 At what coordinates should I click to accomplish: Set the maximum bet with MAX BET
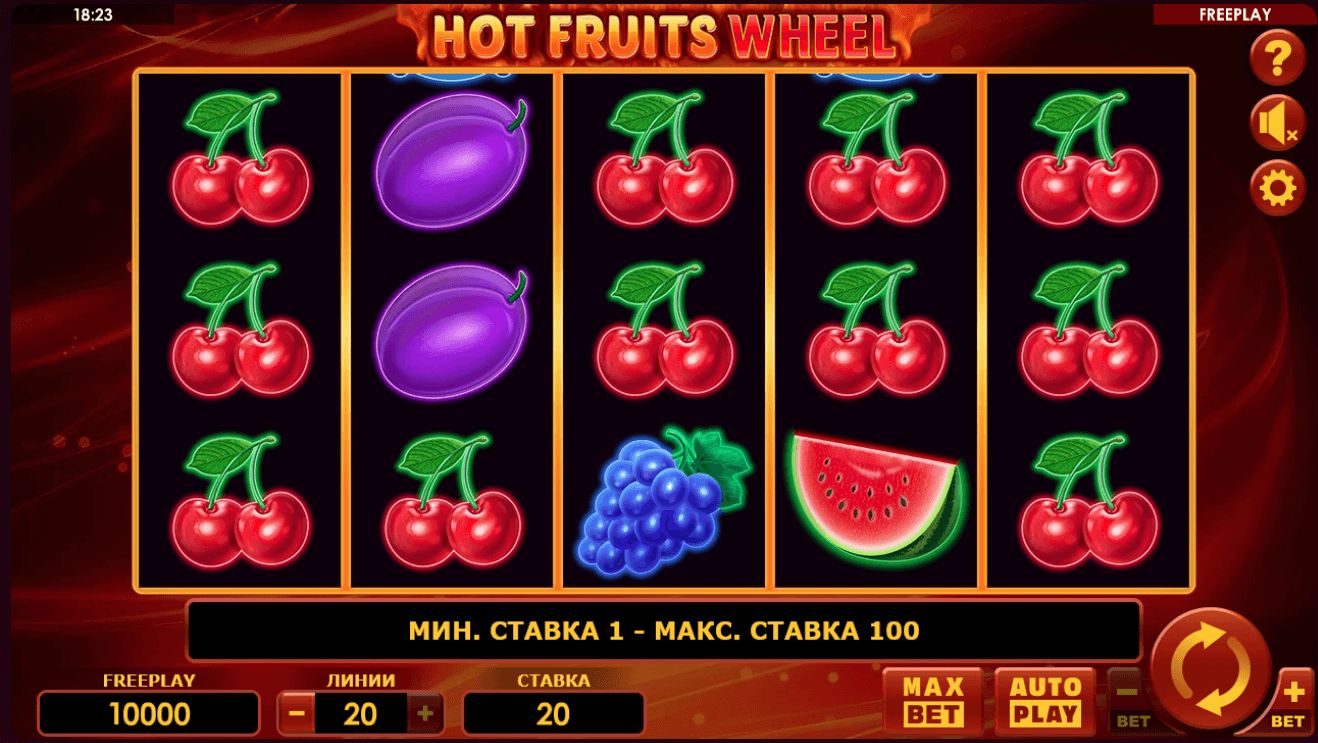tap(933, 700)
